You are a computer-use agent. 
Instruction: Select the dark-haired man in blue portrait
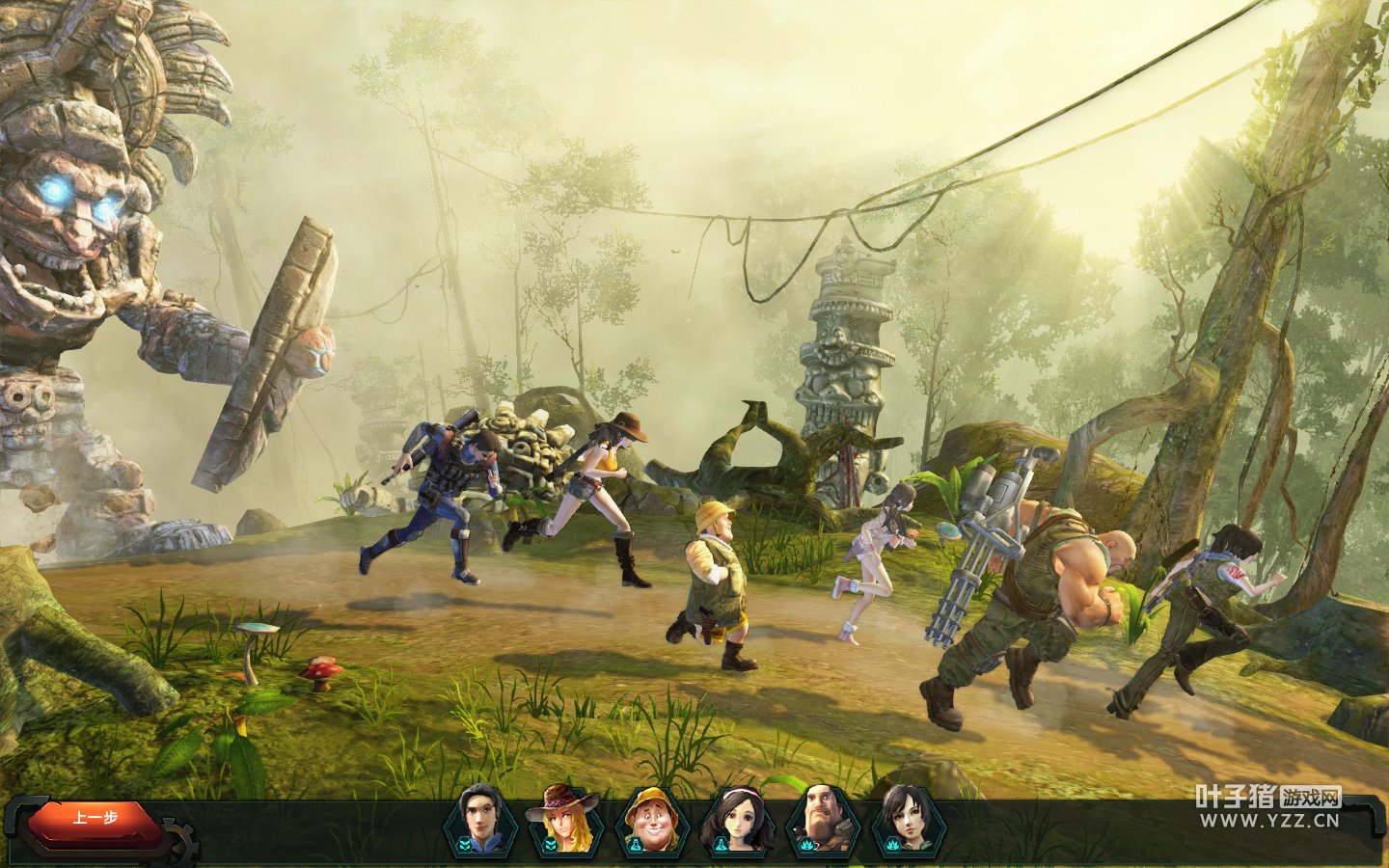pyautogui.click(x=479, y=823)
